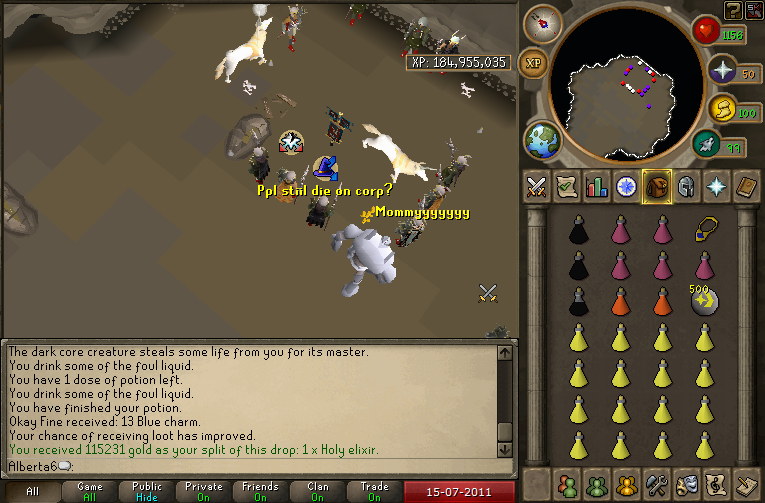Open the Worn Equipment helmet tab
Screen dimensions: 765x503
687,187
